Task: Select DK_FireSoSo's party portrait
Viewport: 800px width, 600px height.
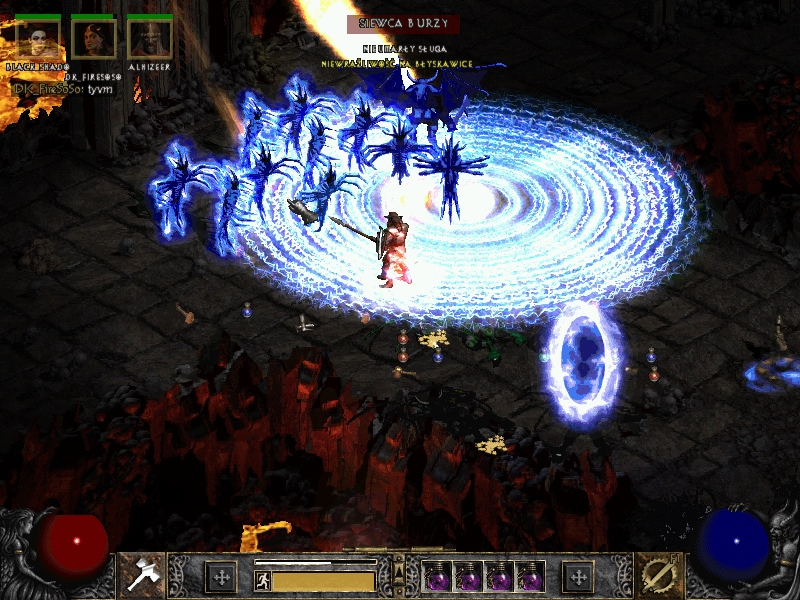Action: pyautogui.click(x=94, y=39)
